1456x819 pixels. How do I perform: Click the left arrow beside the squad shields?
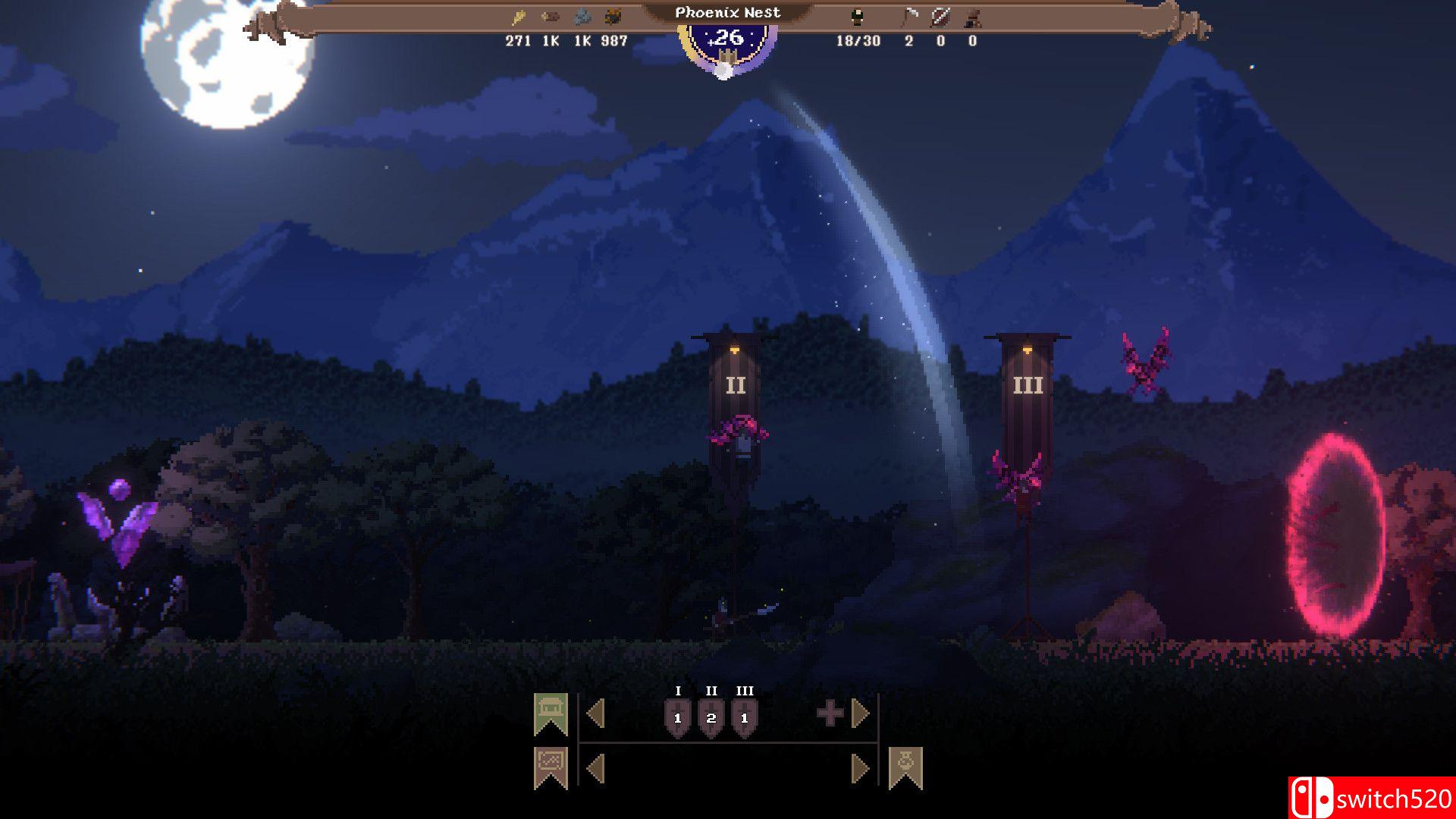595,713
